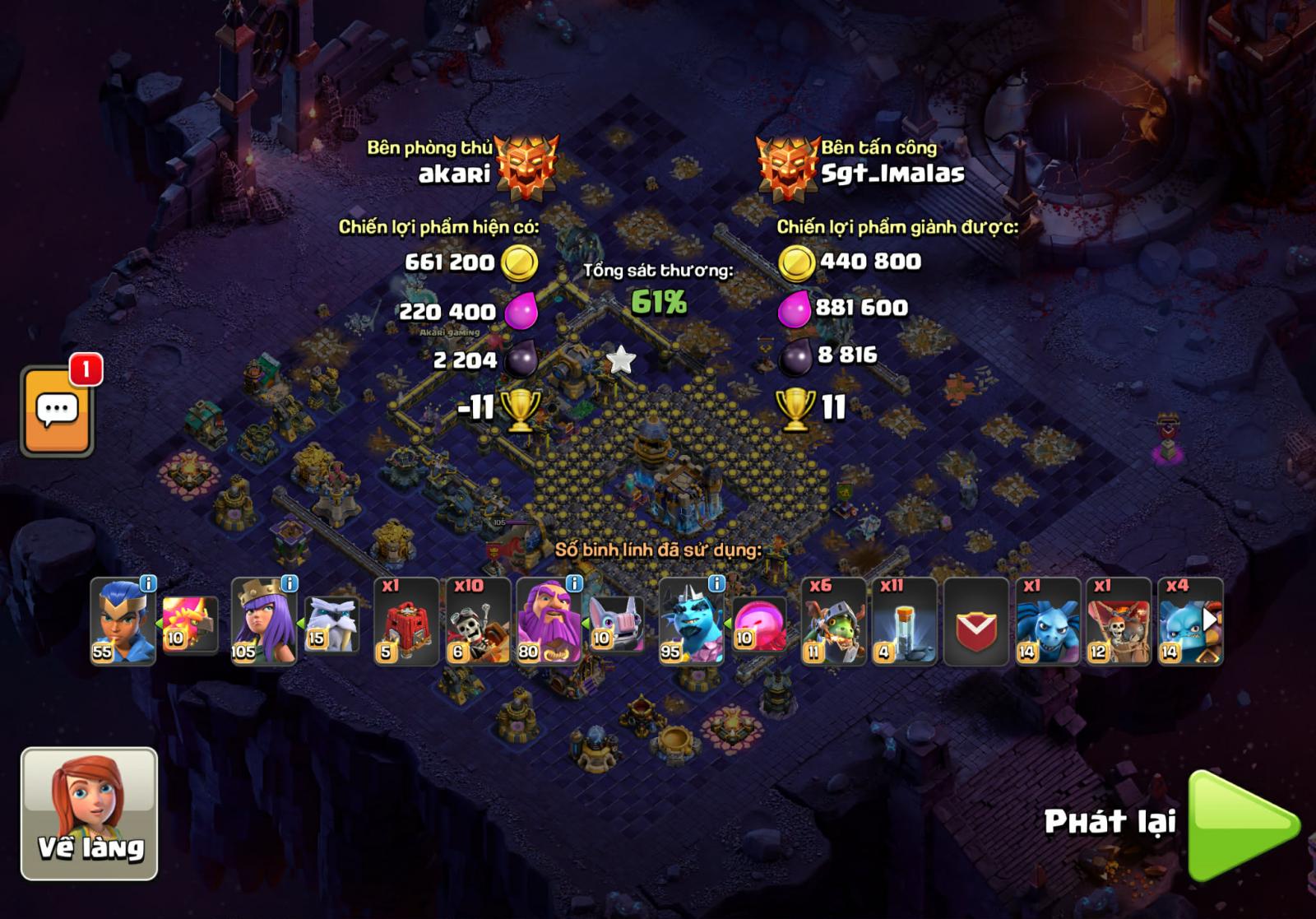Viewport: 1316px width, 919px height.
Task: Open the chat panel with one notification
Action: (x=57, y=411)
